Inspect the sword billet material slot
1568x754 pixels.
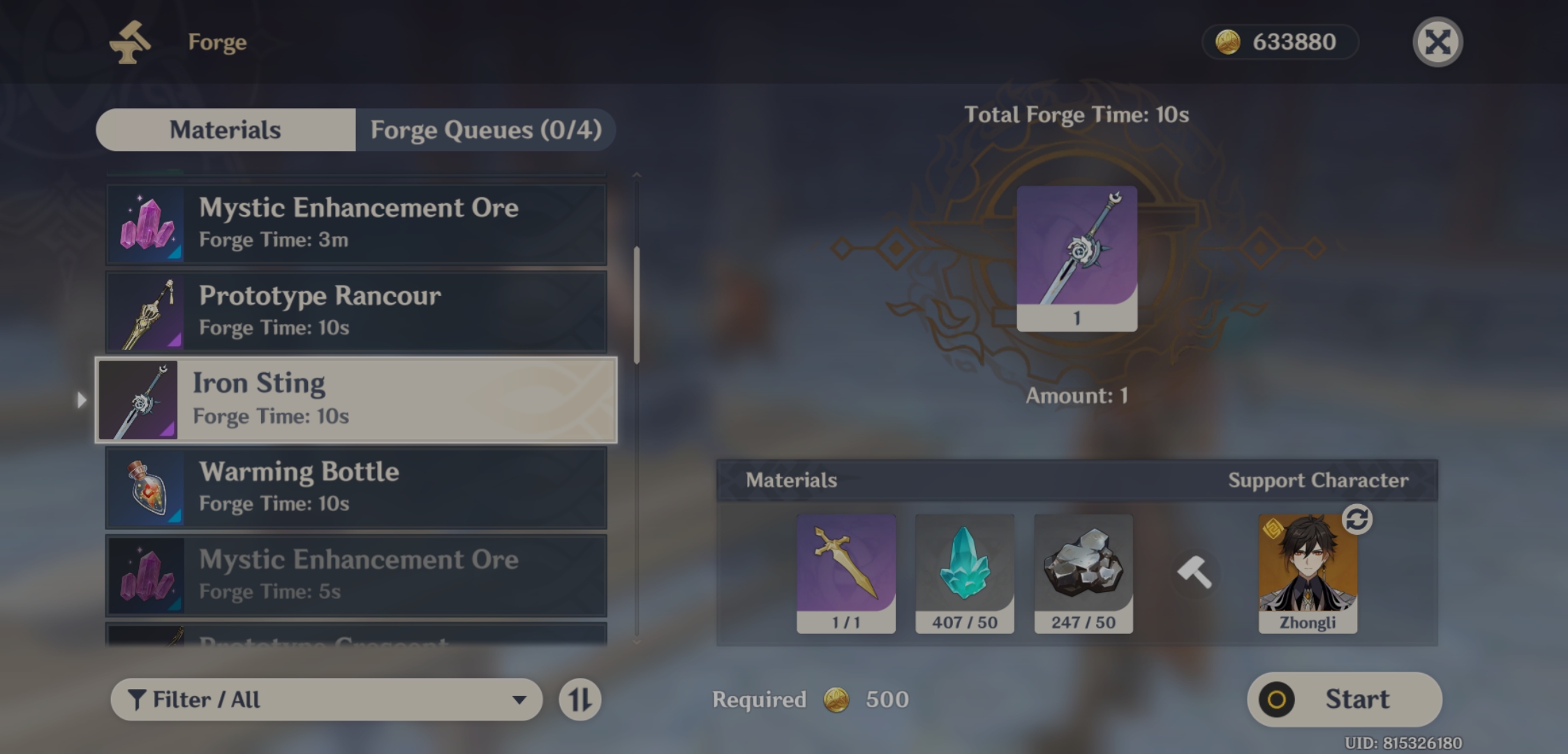point(845,574)
